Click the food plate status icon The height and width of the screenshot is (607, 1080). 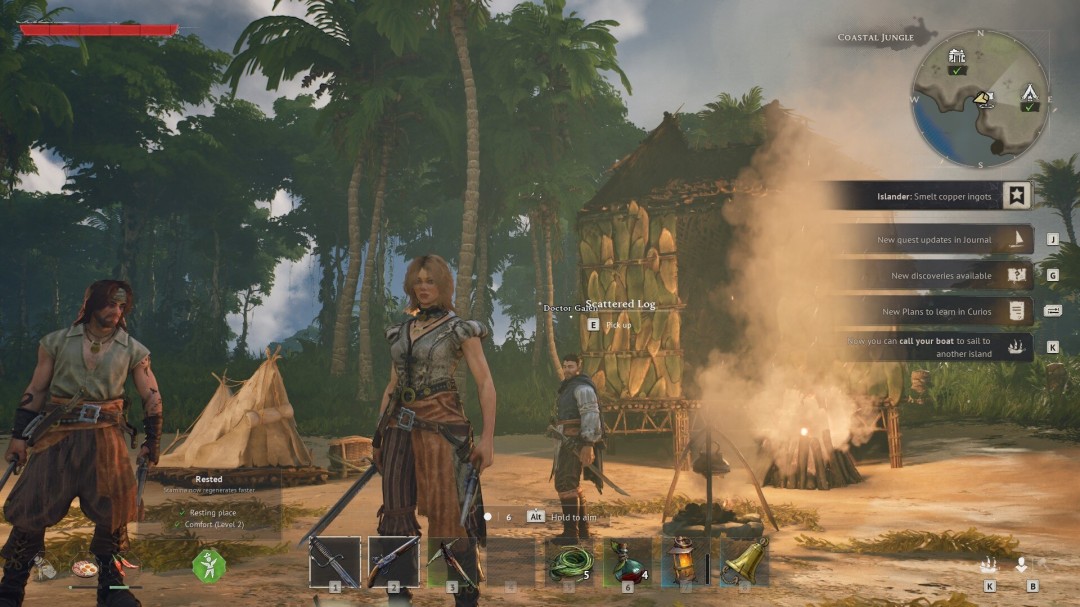click(x=84, y=568)
